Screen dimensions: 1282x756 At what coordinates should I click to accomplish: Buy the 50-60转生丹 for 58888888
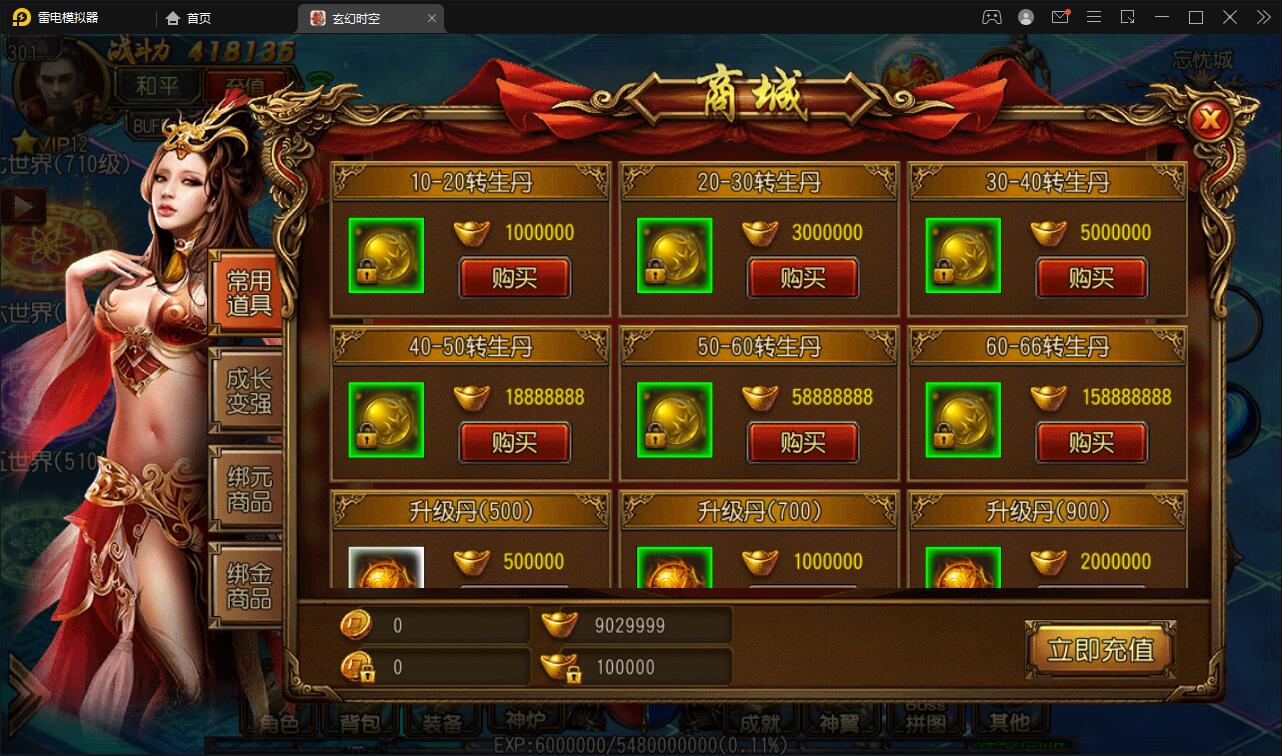pyautogui.click(x=802, y=442)
